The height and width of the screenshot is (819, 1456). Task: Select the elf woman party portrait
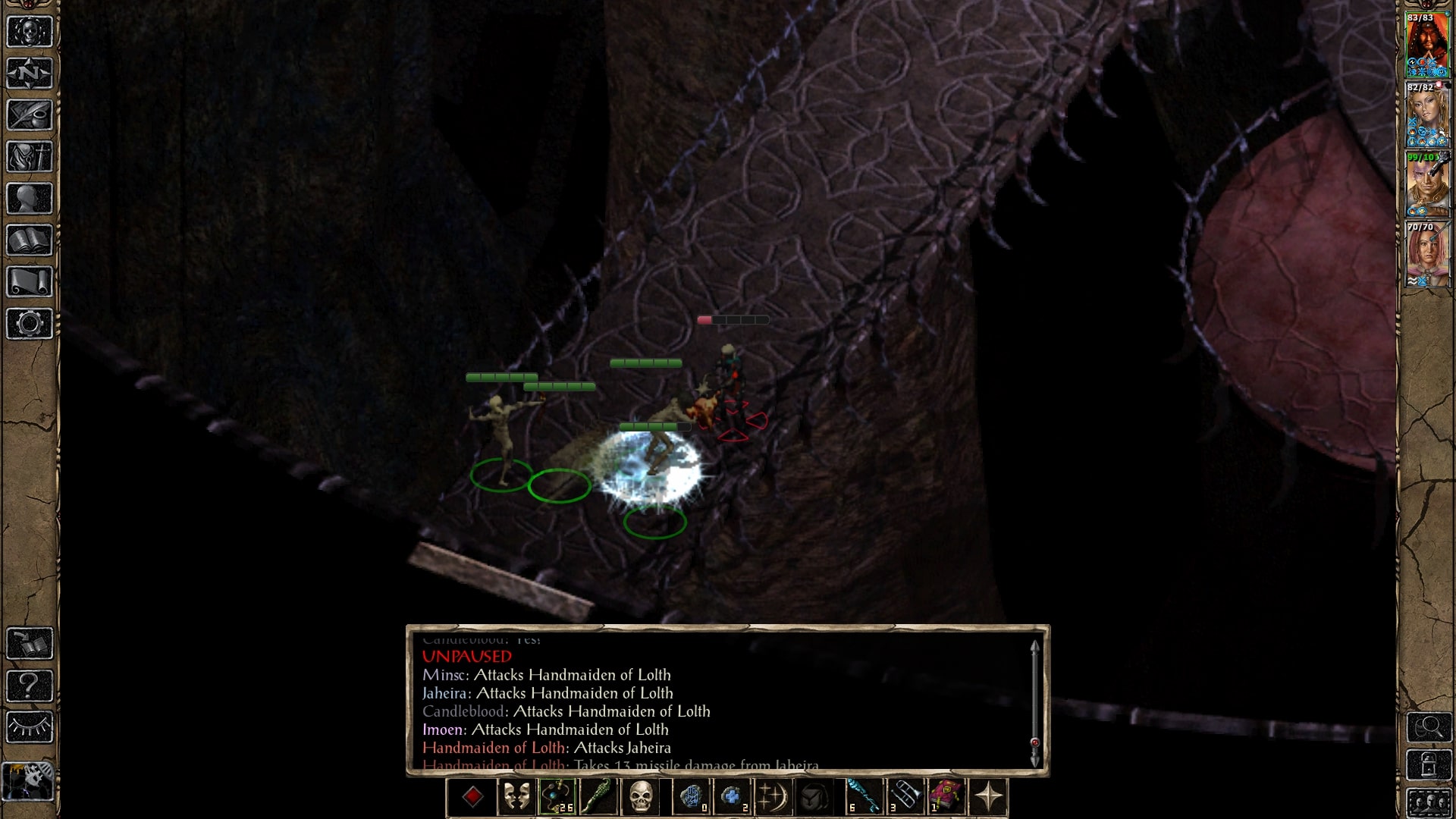coord(1427,115)
